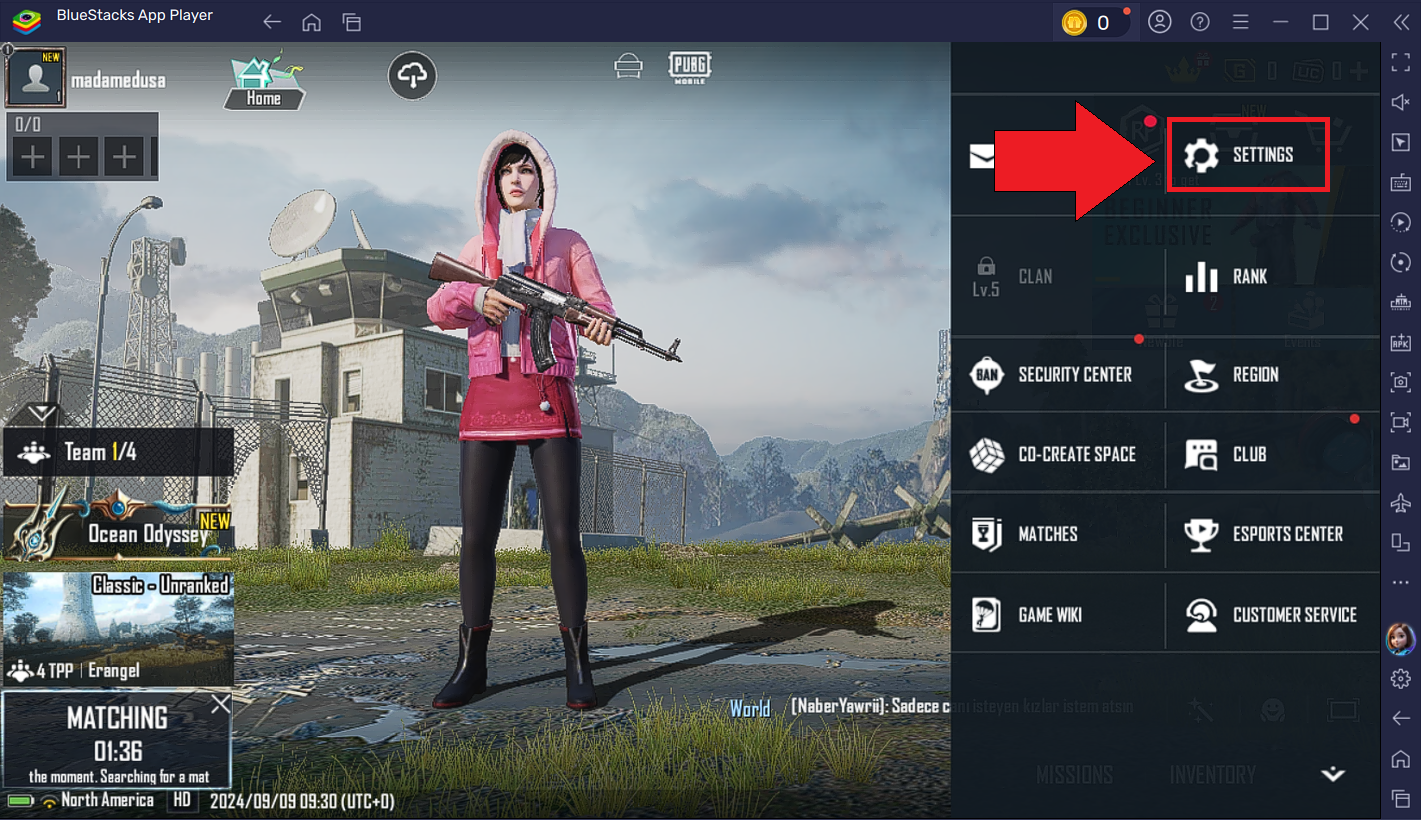Screen dimensions: 1421x820
Task: Mute audio via the speaker icon
Action: (x=1400, y=101)
